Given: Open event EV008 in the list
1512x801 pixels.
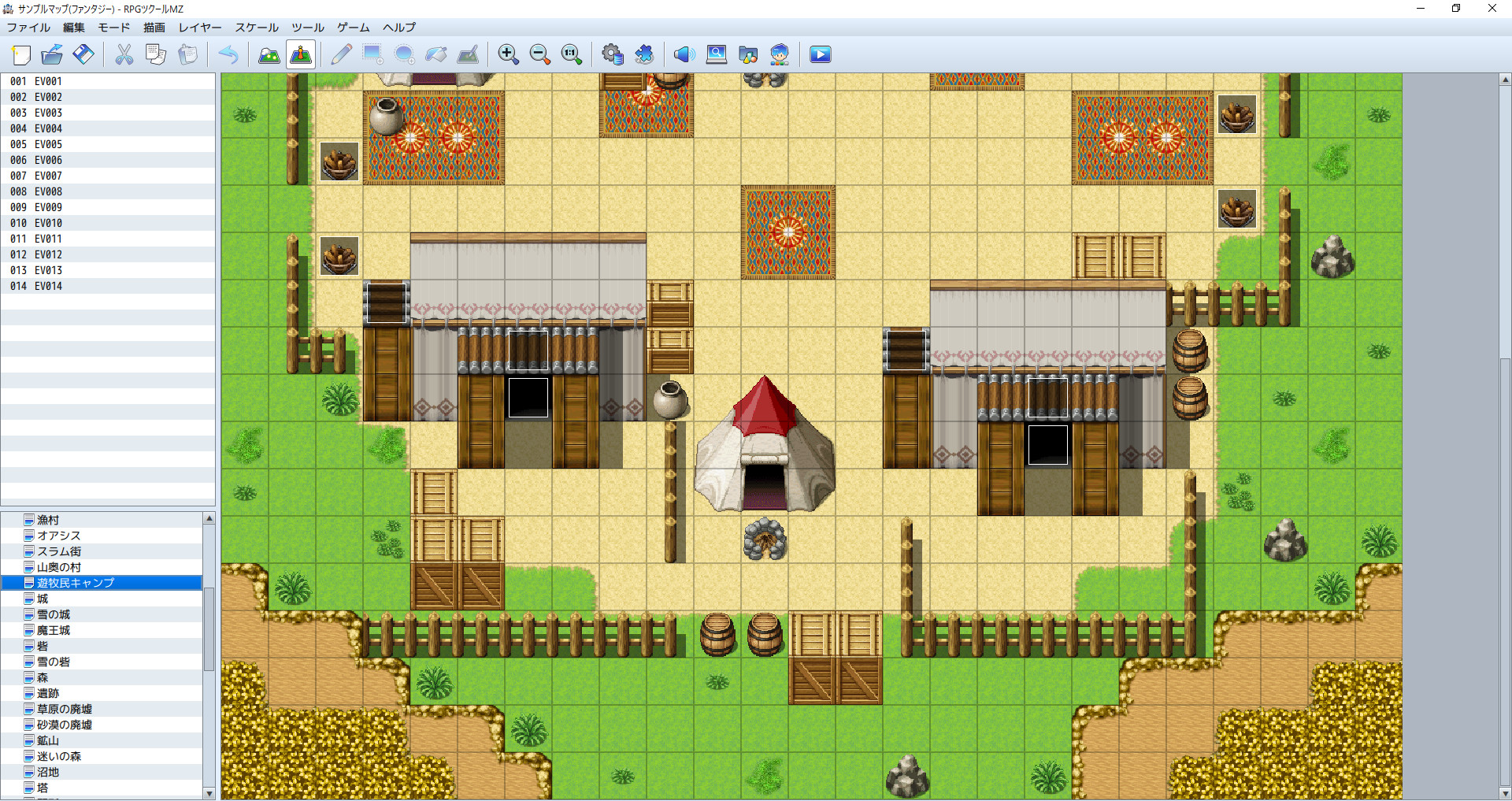Looking at the screenshot, I should coord(47,191).
